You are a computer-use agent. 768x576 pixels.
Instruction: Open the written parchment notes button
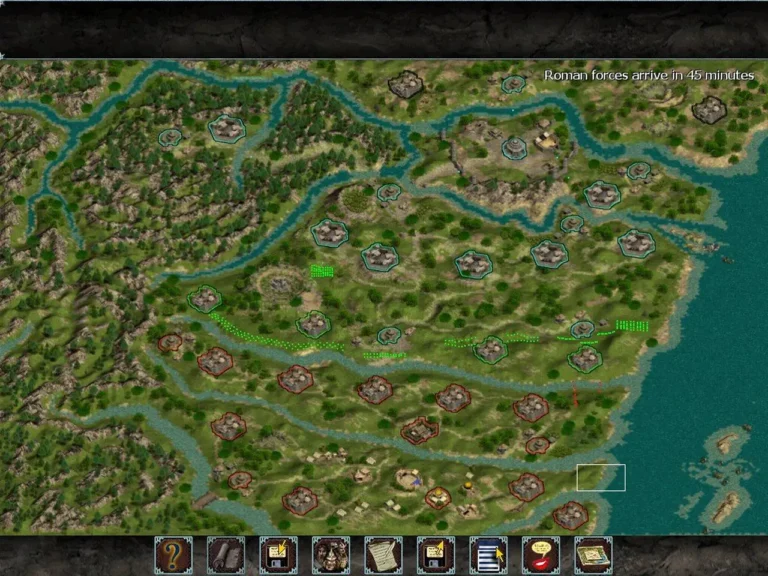pos(383,554)
